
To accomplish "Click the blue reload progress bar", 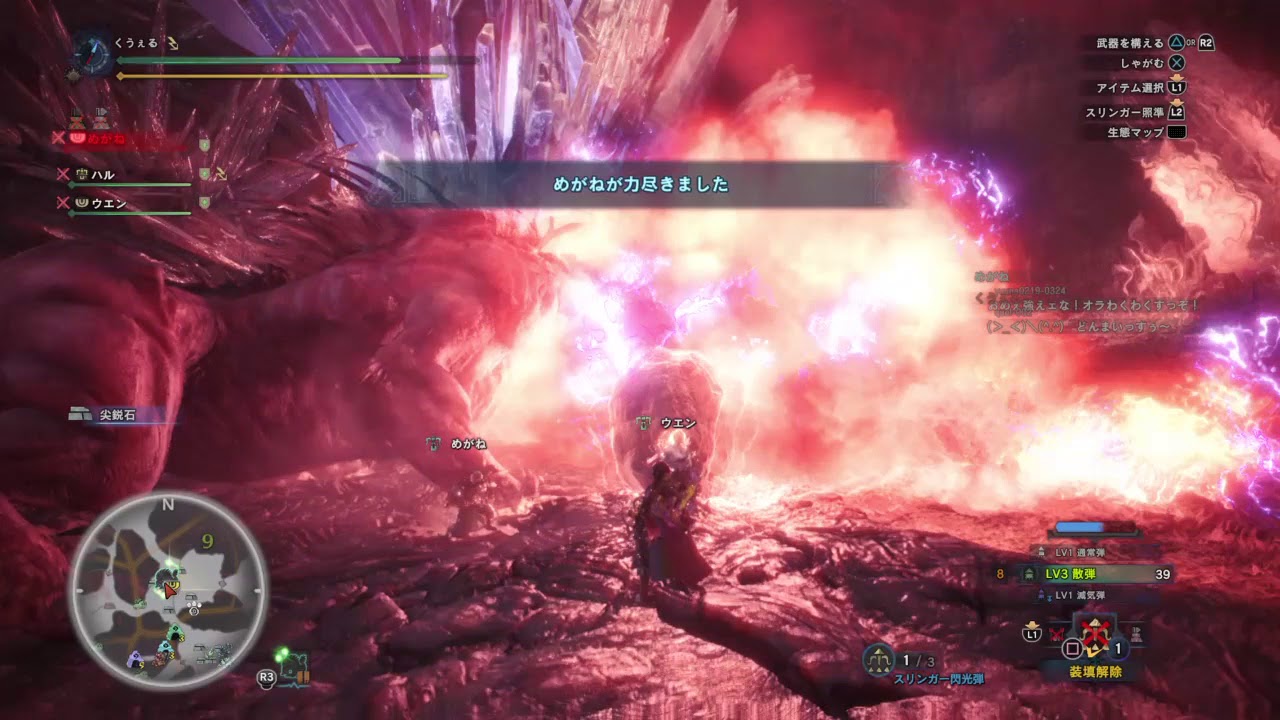I will tap(1079, 526).
